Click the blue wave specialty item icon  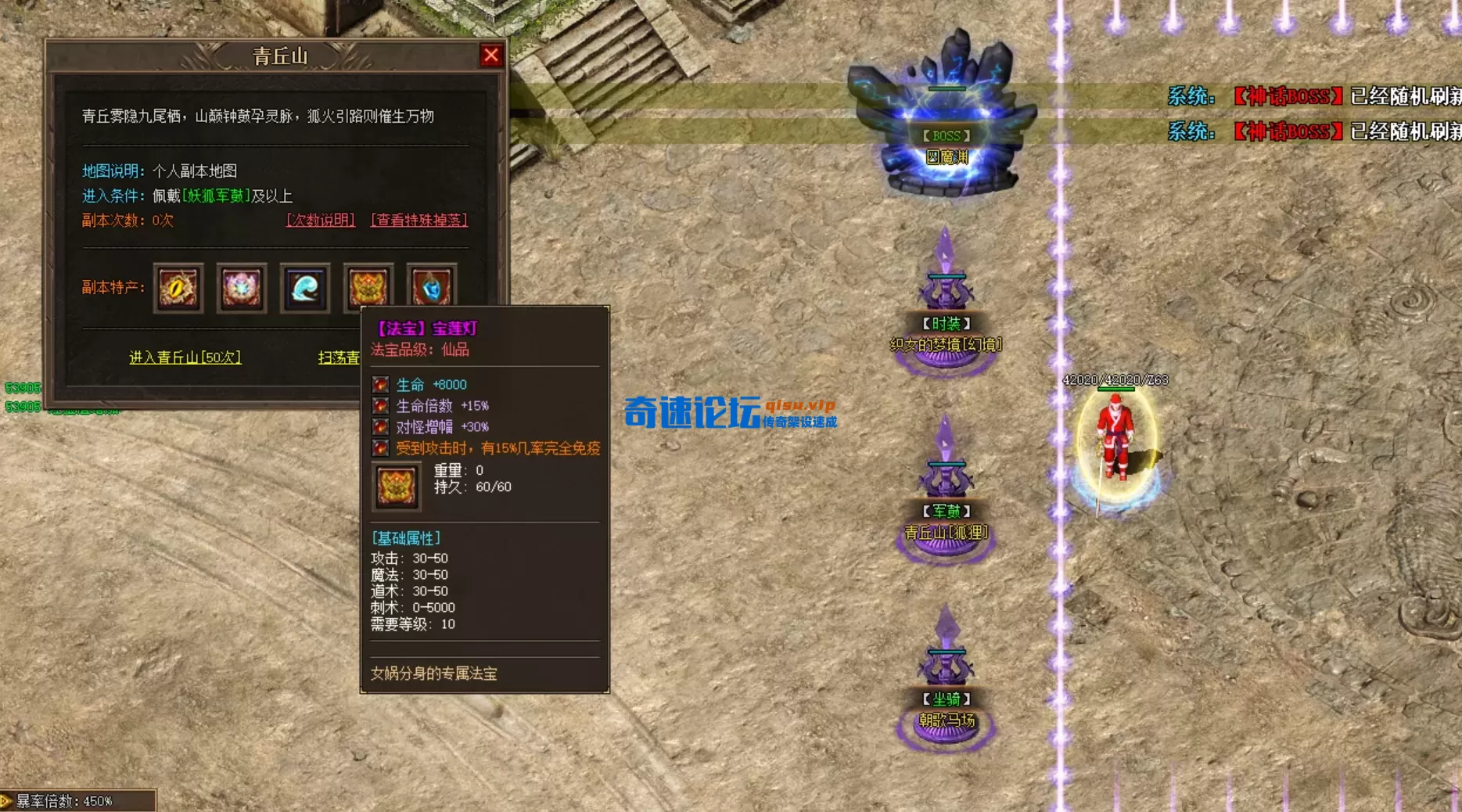[304, 288]
